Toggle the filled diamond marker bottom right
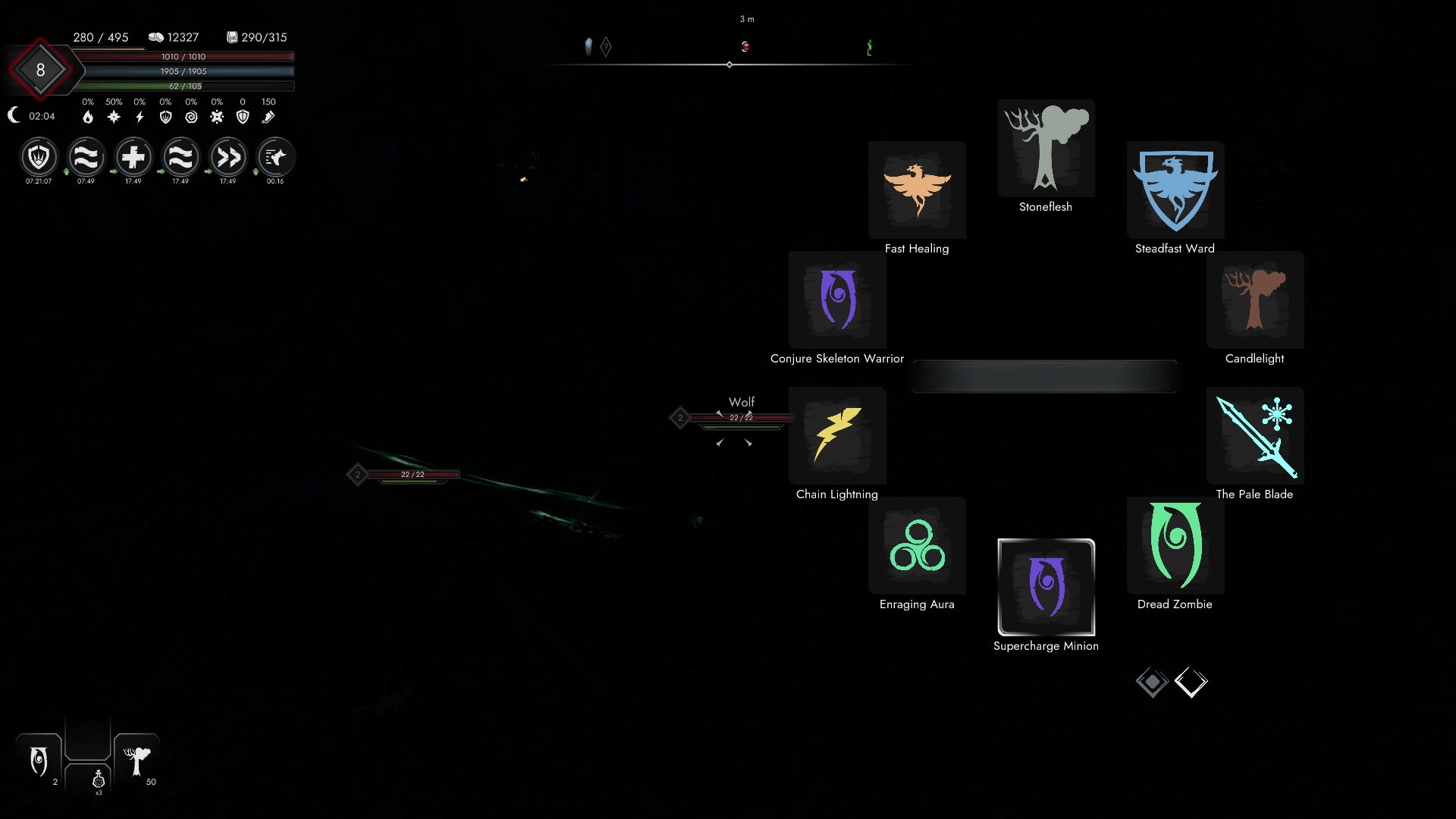 tap(1153, 681)
